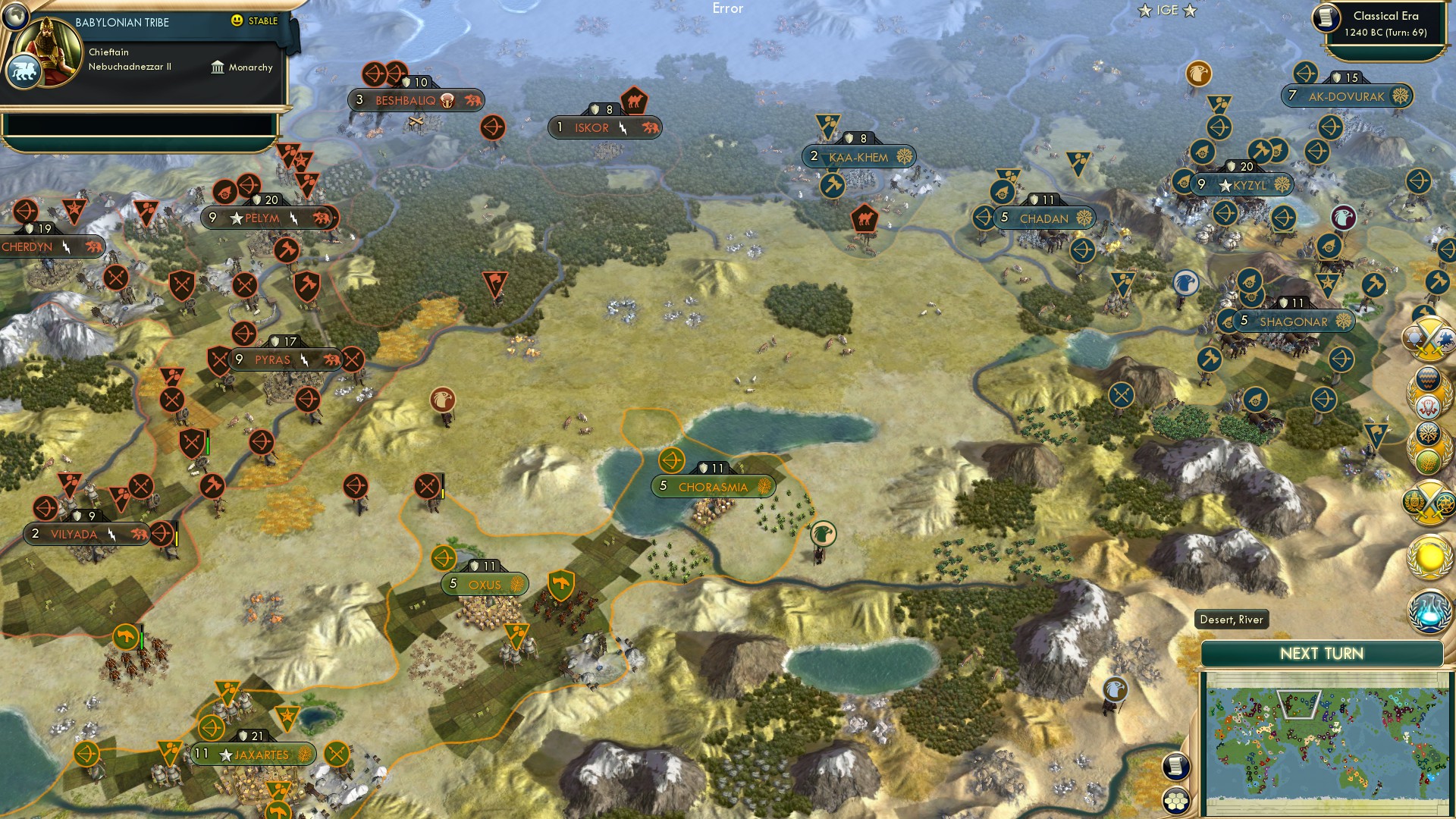Toggle the hex grid overlay button below the scroll icon

click(1175, 799)
